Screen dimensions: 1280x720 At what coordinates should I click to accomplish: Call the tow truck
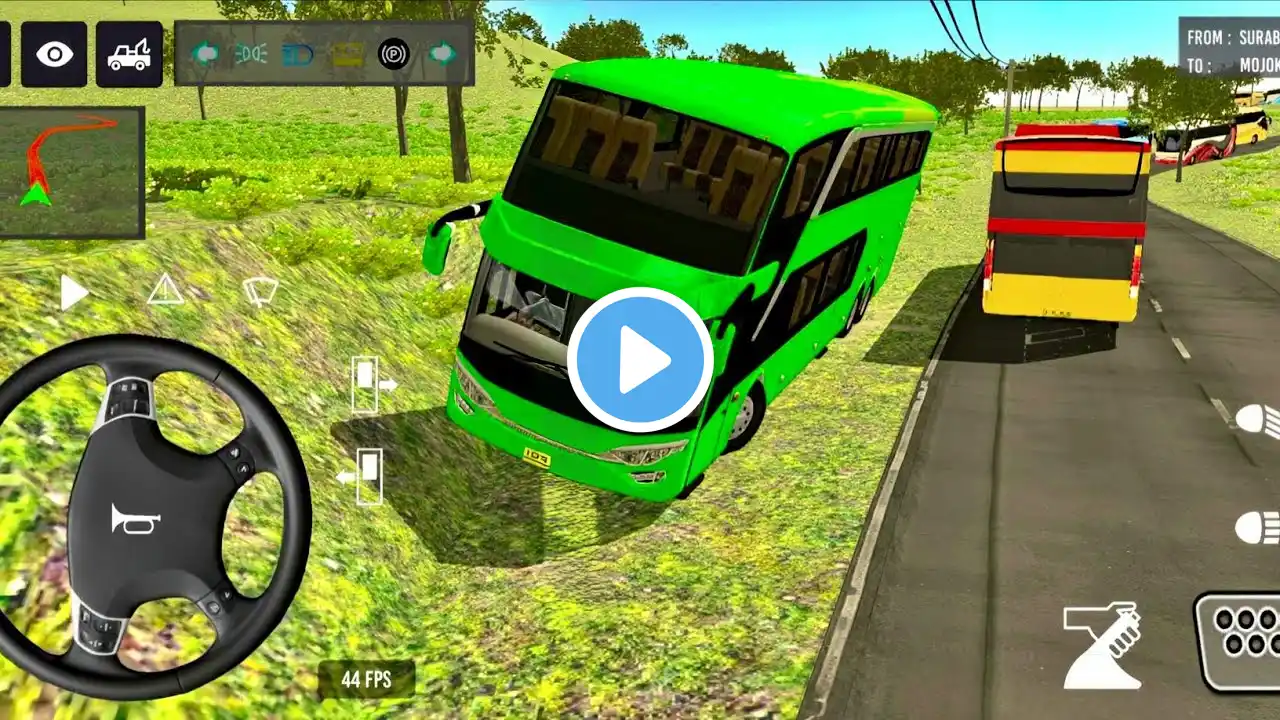[129, 54]
